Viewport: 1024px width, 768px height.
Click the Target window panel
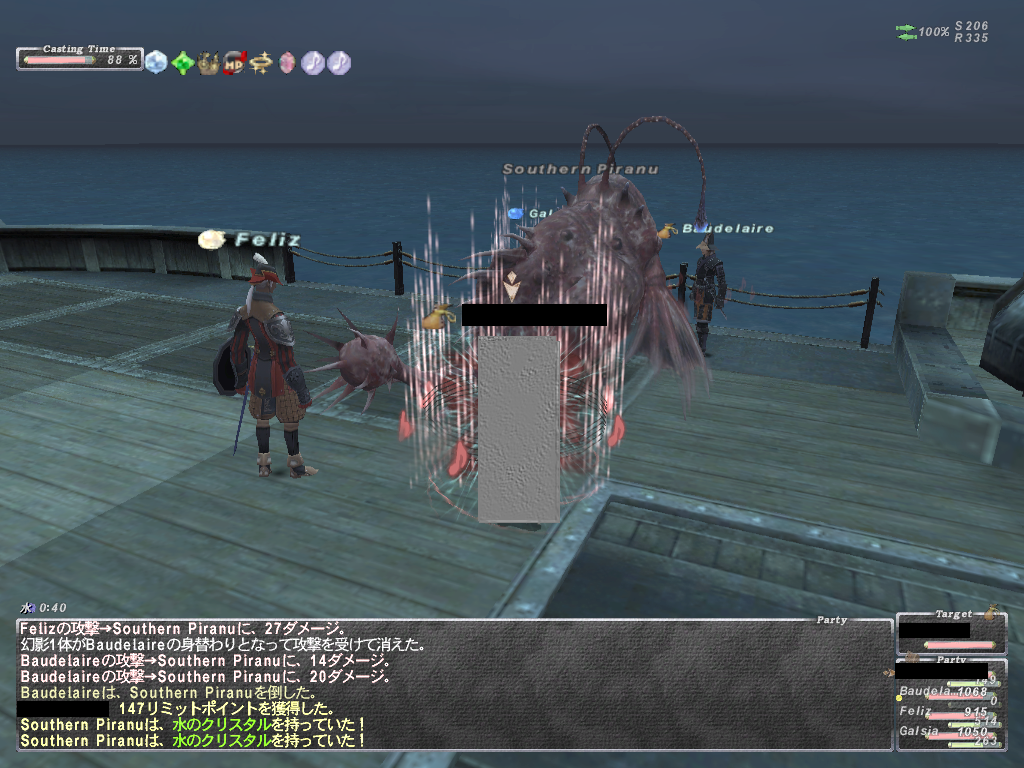(x=951, y=632)
